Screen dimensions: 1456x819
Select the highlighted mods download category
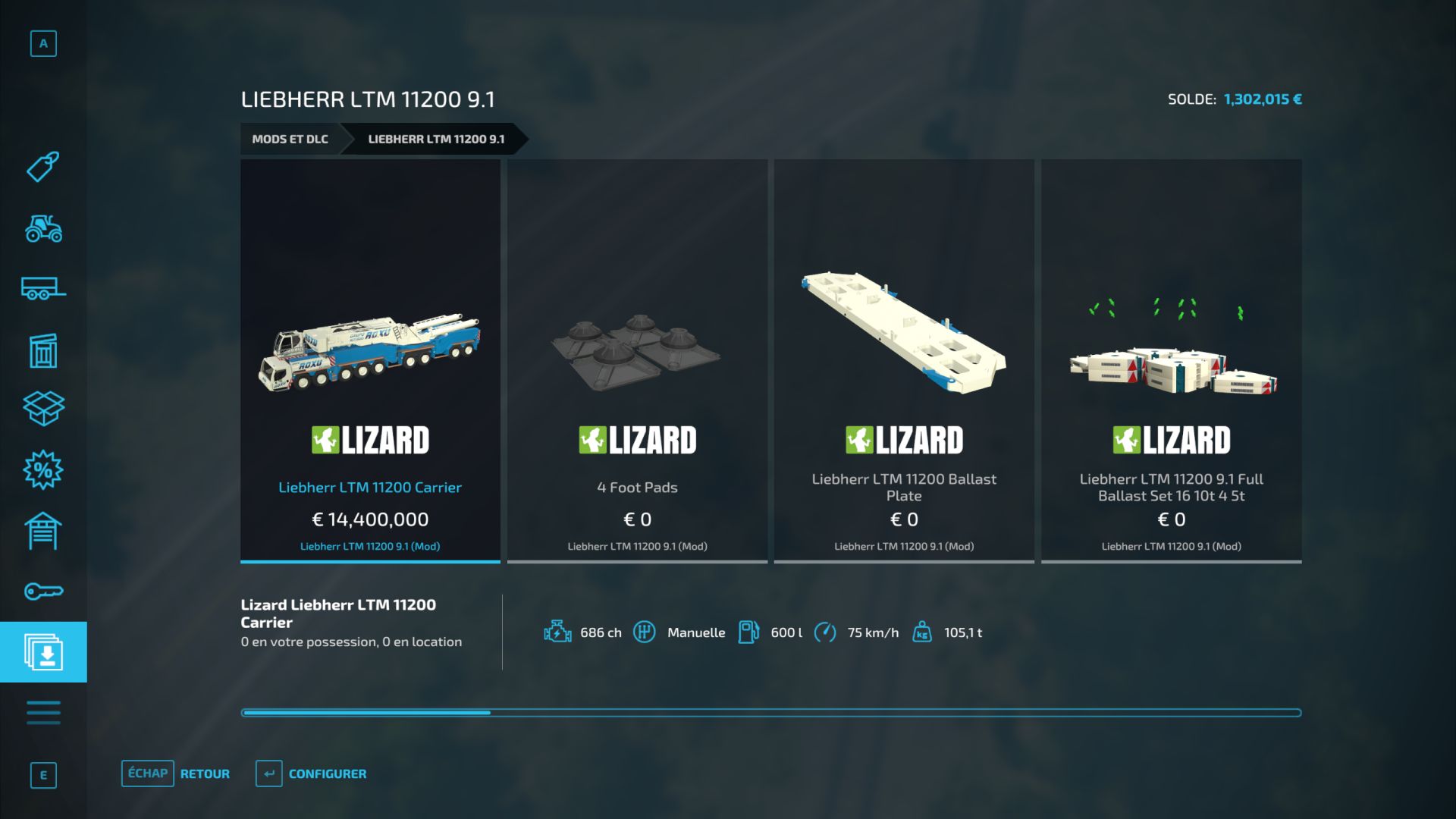(x=43, y=652)
